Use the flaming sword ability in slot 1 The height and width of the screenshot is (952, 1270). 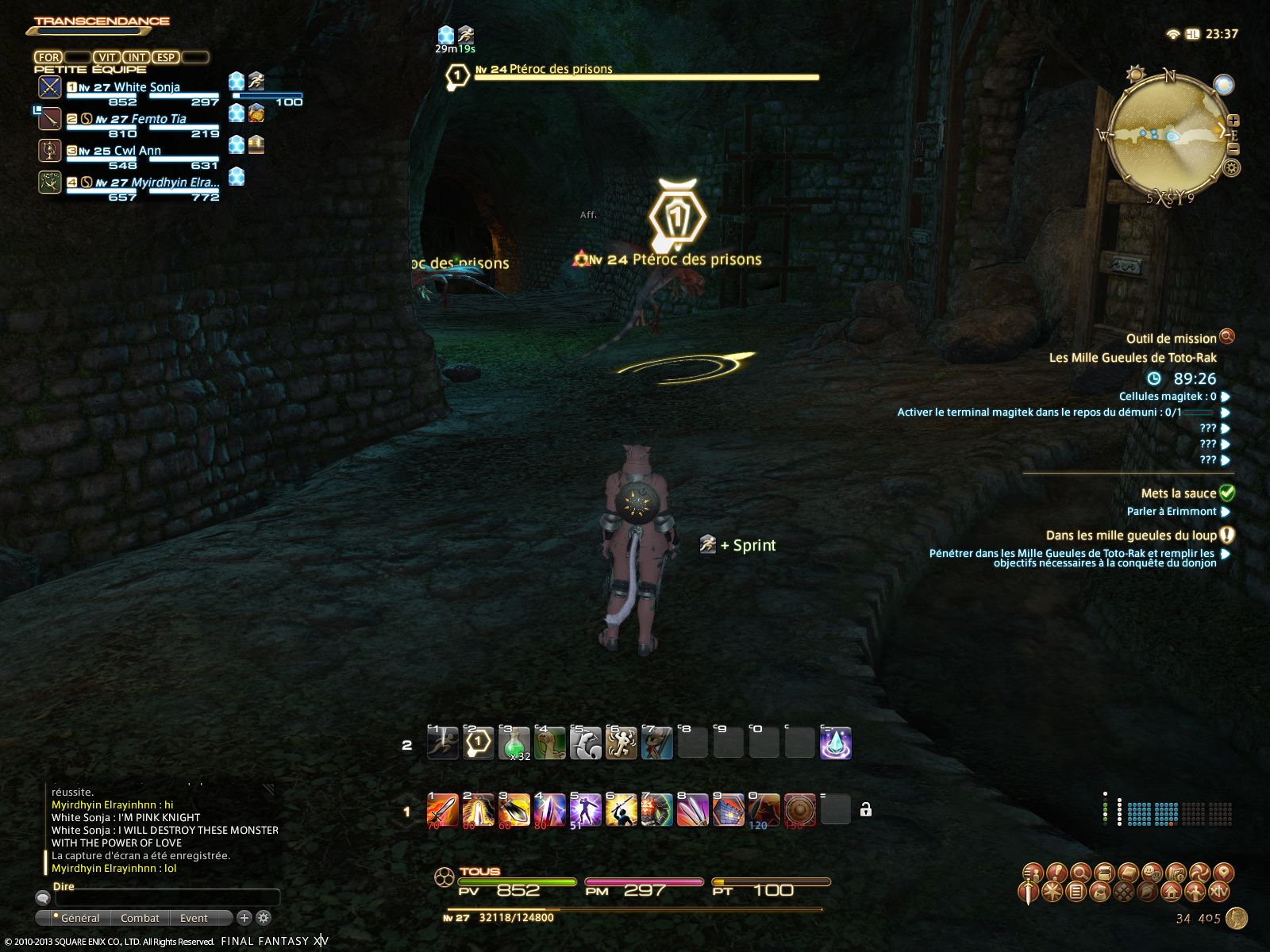point(443,811)
